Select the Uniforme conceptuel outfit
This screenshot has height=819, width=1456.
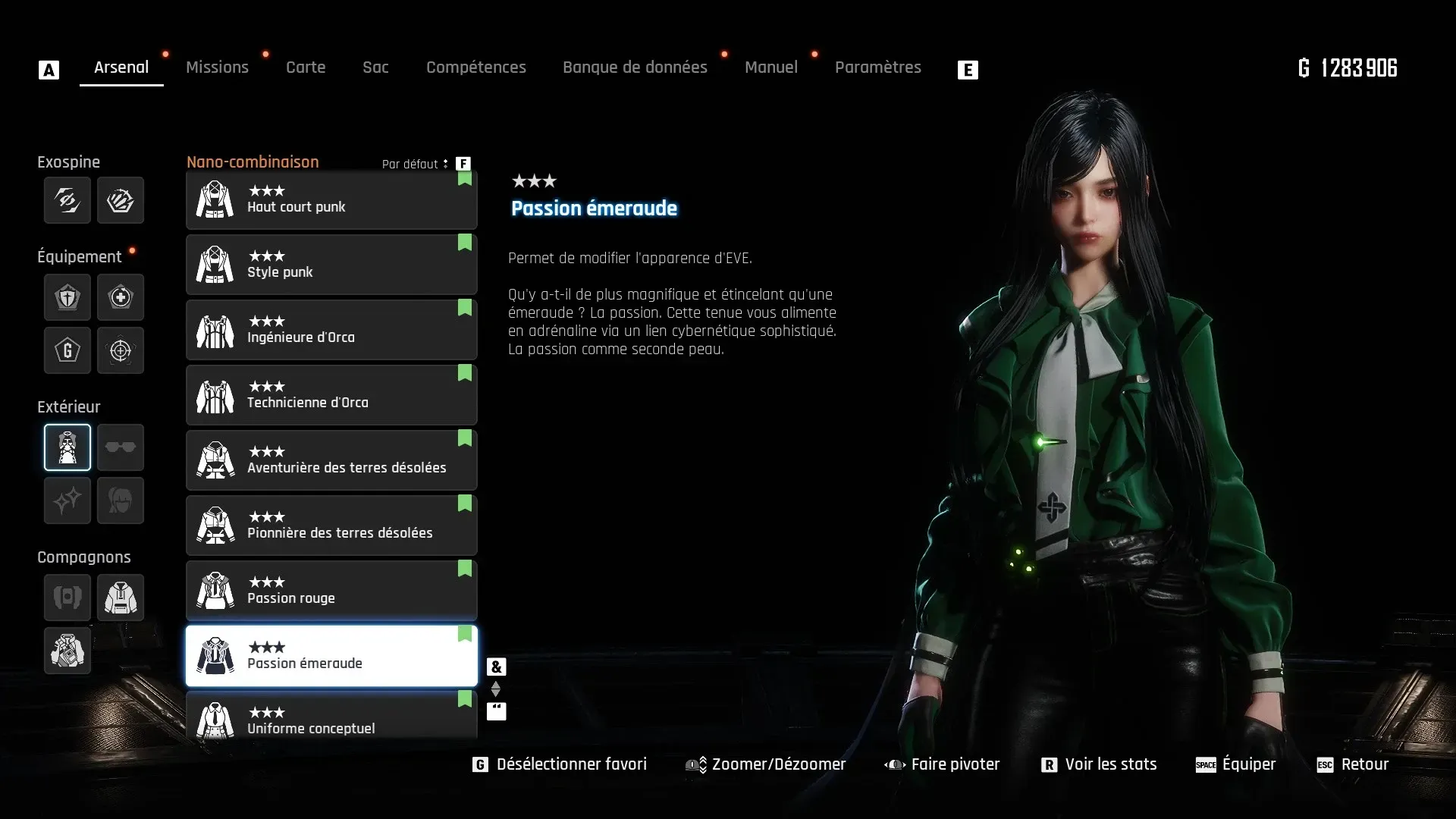pyautogui.click(x=331, y=718)
